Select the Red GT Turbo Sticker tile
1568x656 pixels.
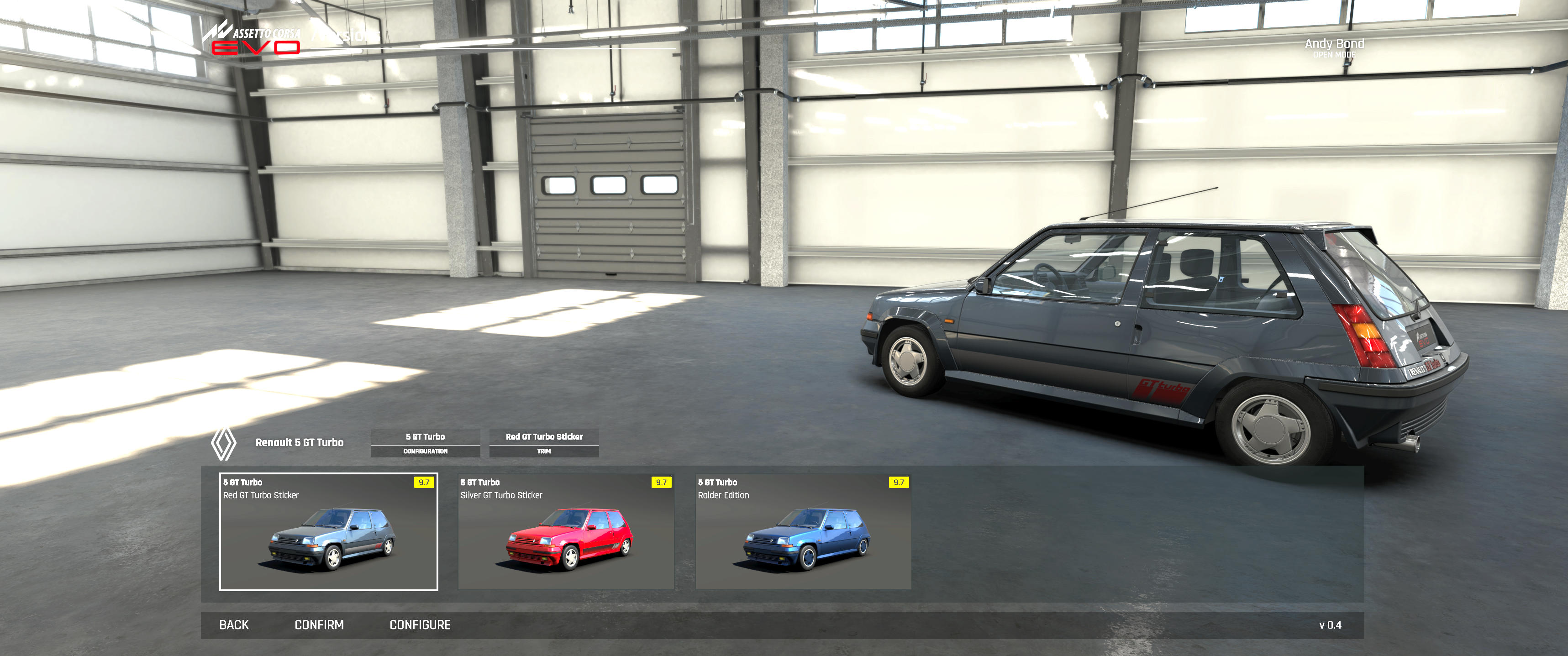tap(328, 531)
